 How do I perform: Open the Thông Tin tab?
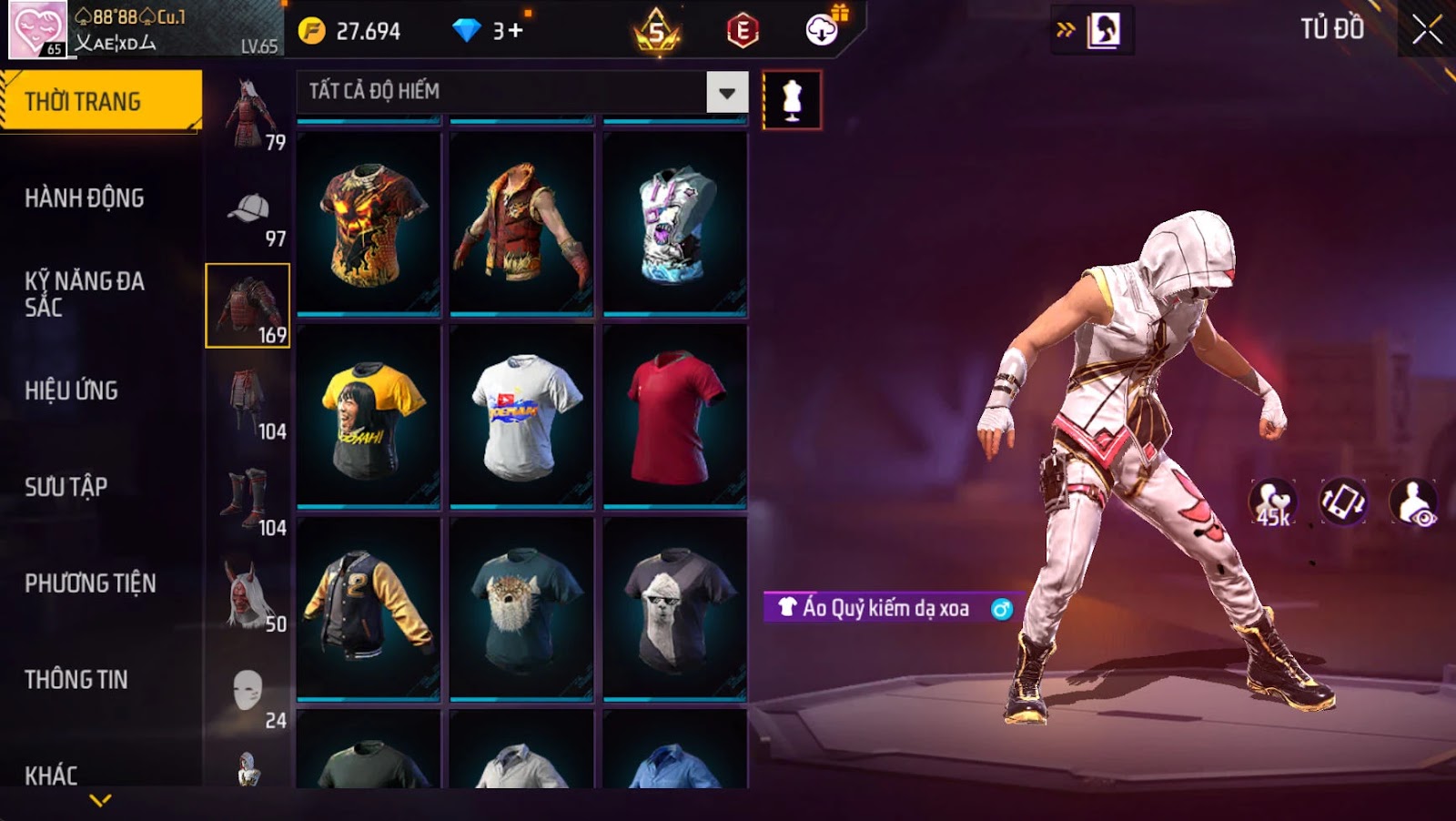coord(76,680)
